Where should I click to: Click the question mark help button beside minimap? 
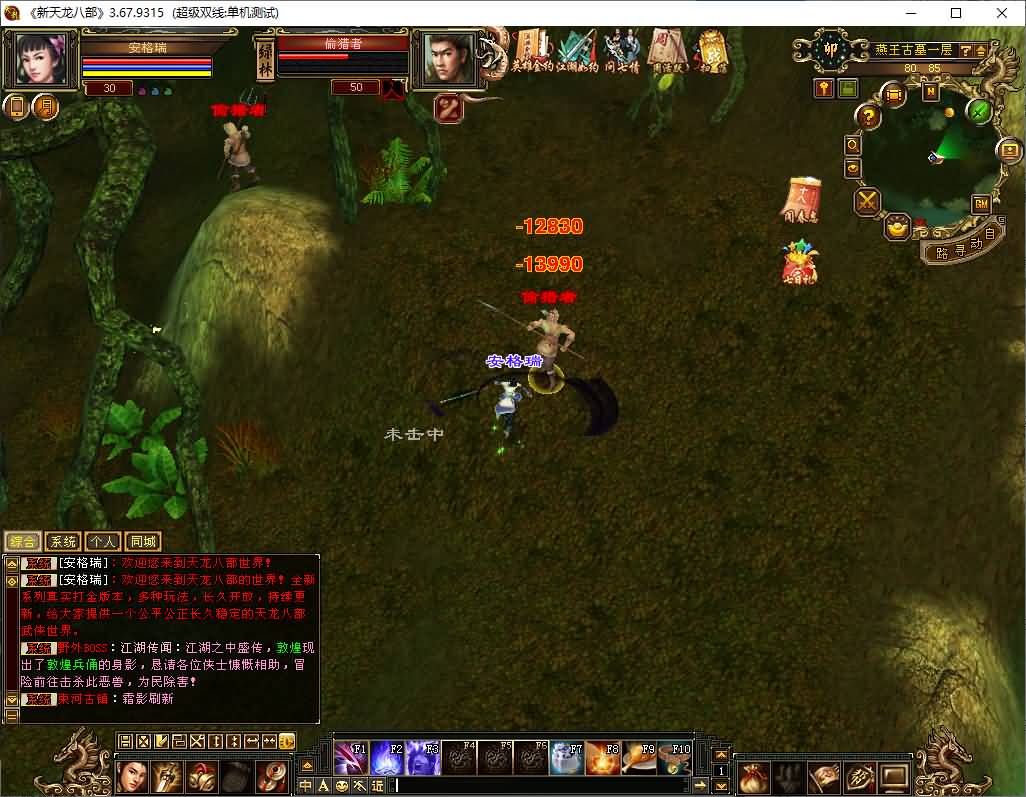[869, 117]
